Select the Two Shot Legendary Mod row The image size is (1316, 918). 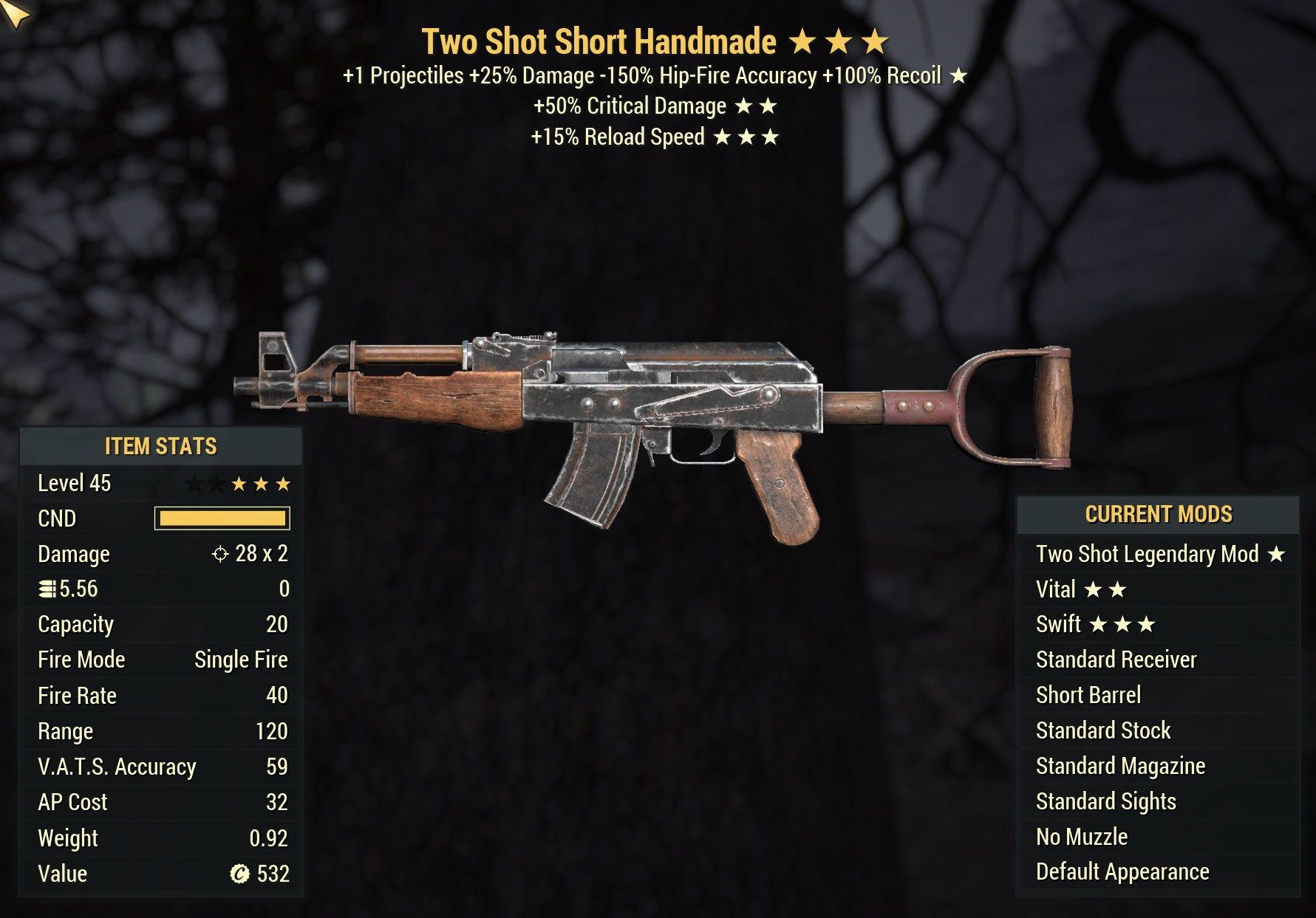point(1158,554)
